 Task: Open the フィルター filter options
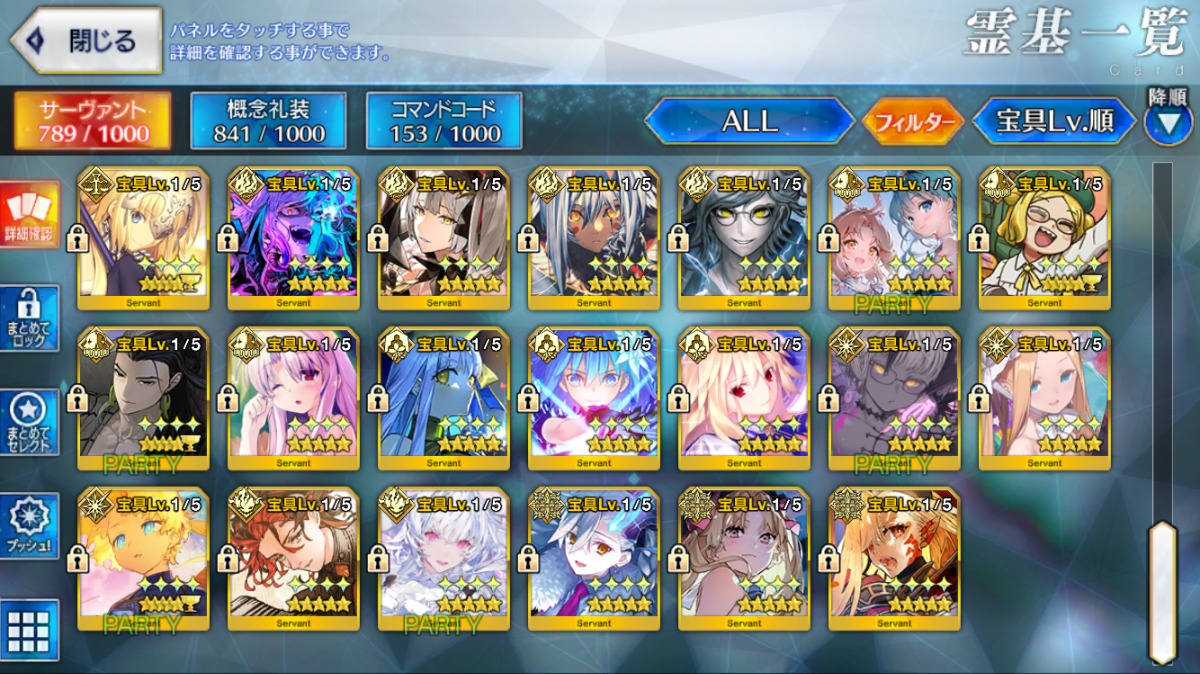(912, 122)
